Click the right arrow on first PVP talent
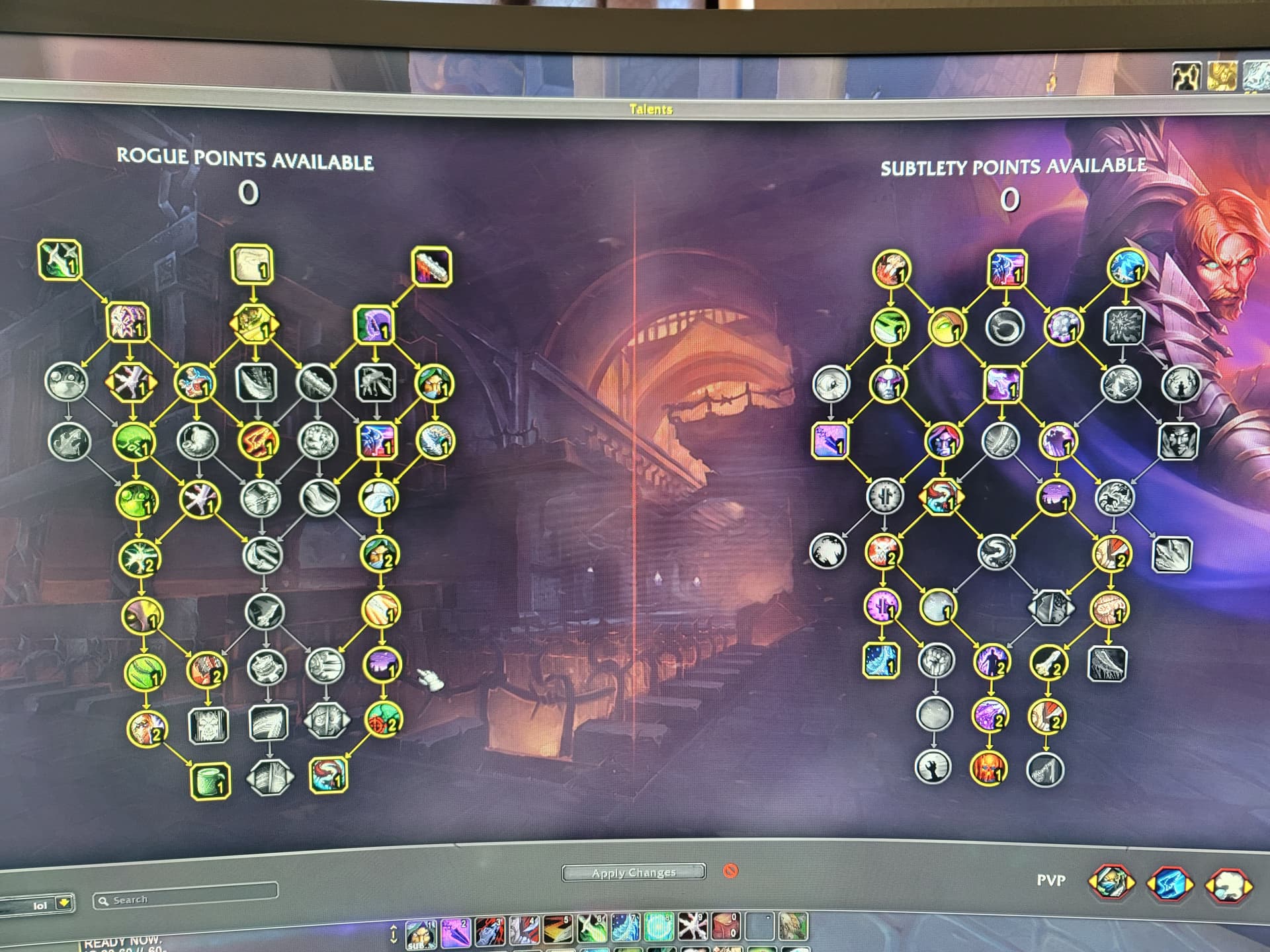Screen dimensions: 1270x952 click(1131, 883)
